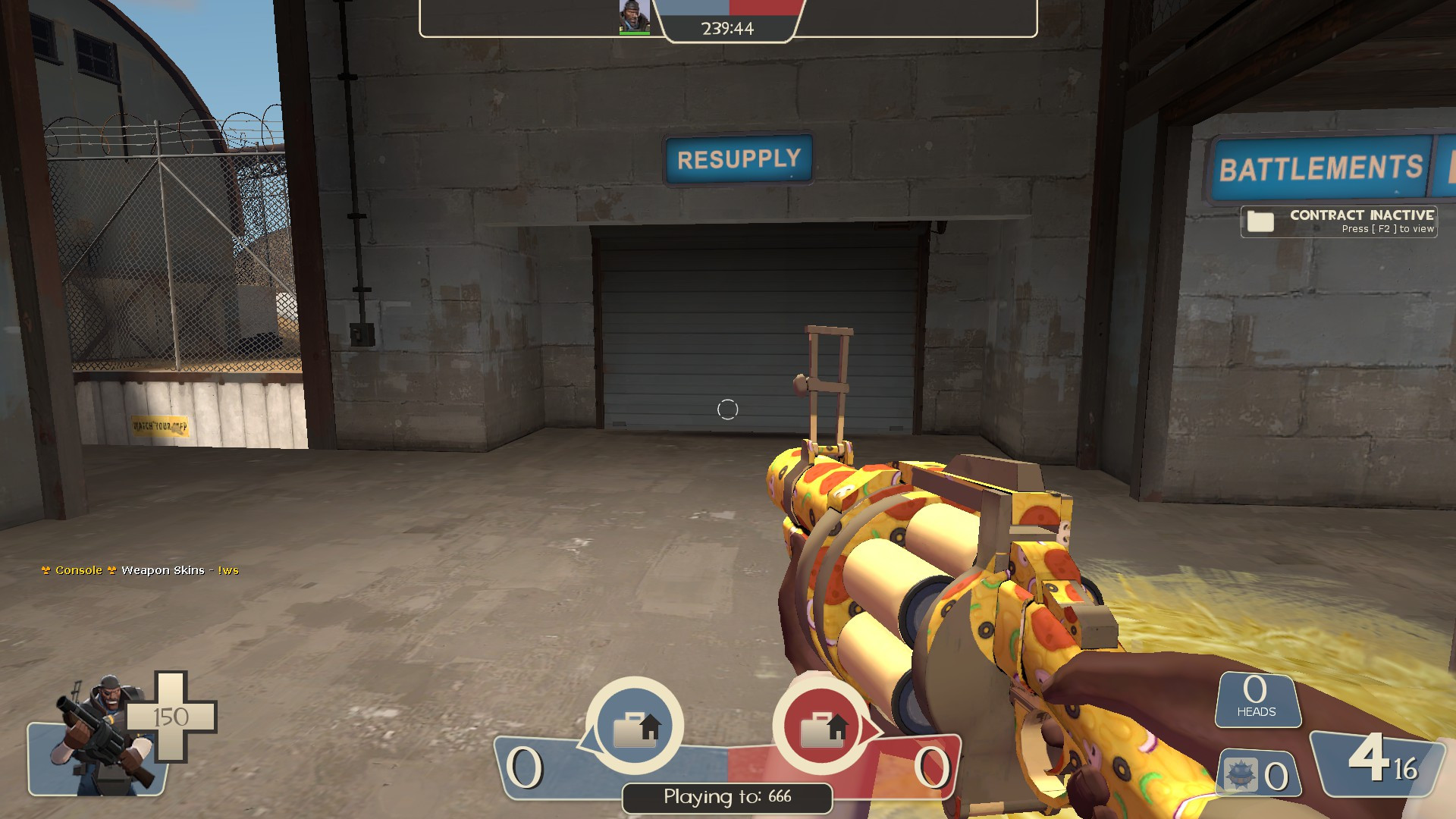This screenshot has height=819, width=1456.
Task: Toggle the HEADS counter panel
Action: [1258, 698]
